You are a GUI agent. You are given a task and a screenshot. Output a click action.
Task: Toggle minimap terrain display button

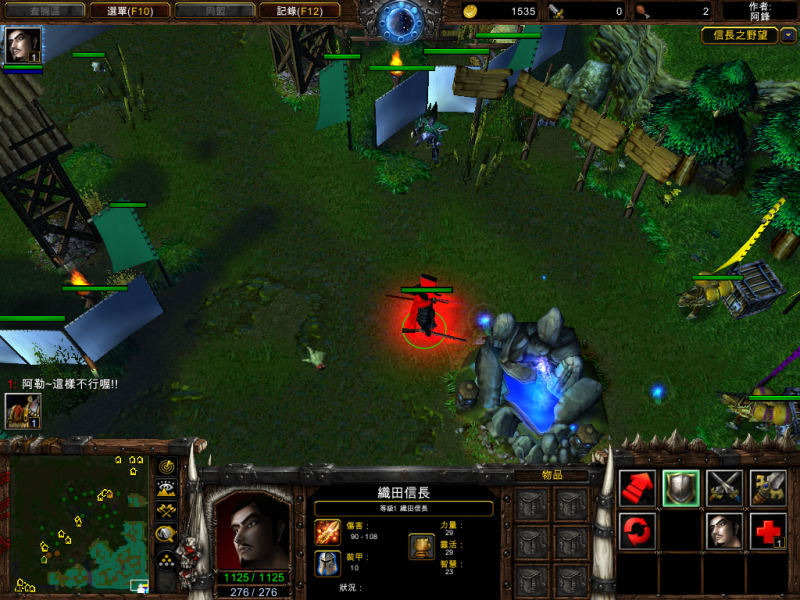166,488
